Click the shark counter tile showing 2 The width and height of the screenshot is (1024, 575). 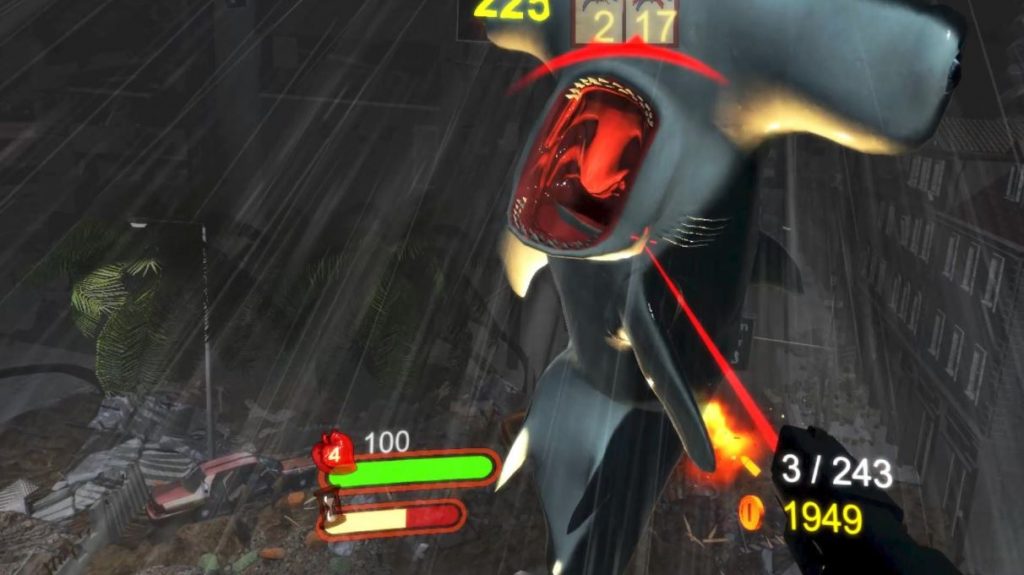click(599, 21)
